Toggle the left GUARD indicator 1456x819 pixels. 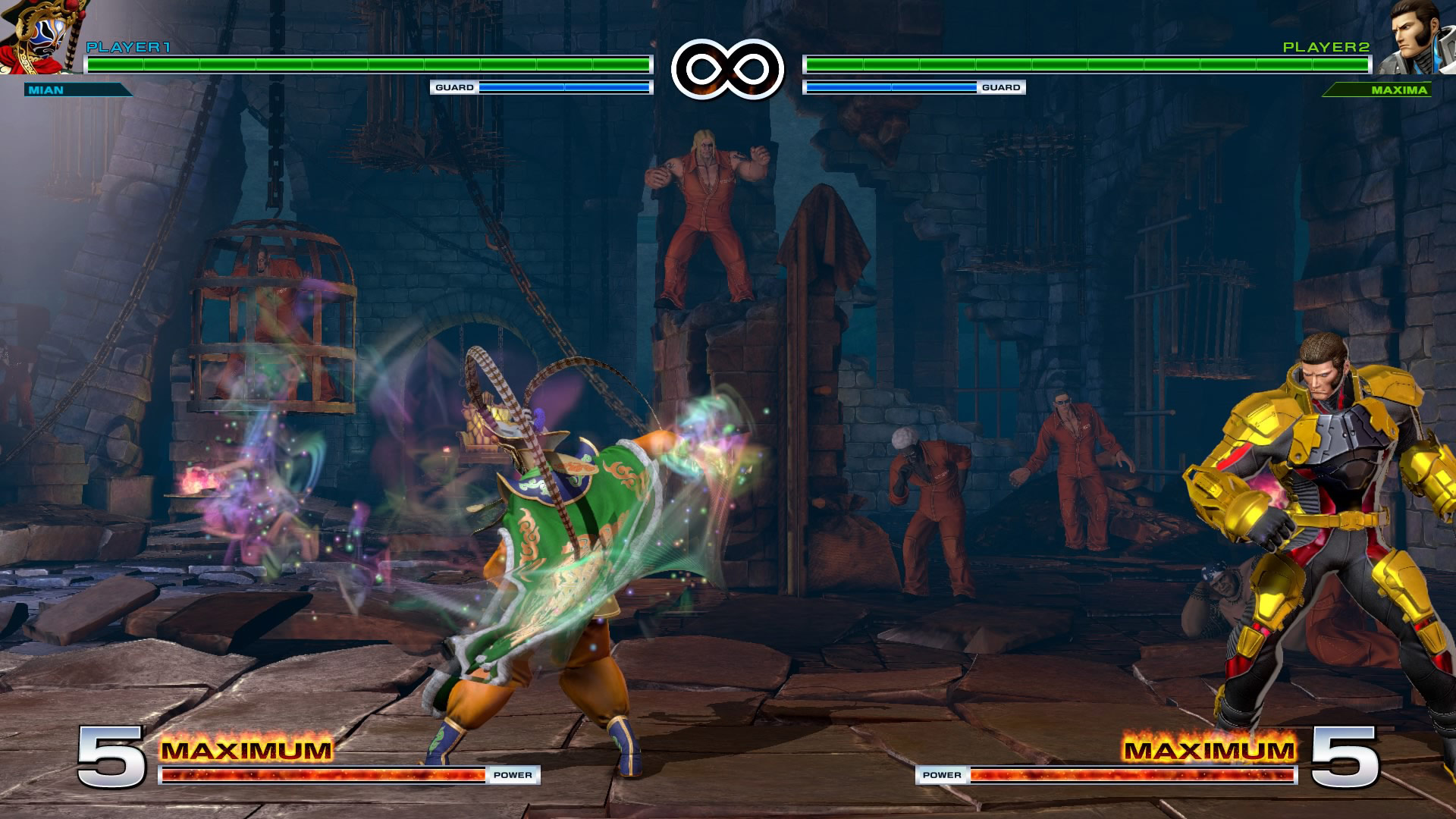coord(453,88)
